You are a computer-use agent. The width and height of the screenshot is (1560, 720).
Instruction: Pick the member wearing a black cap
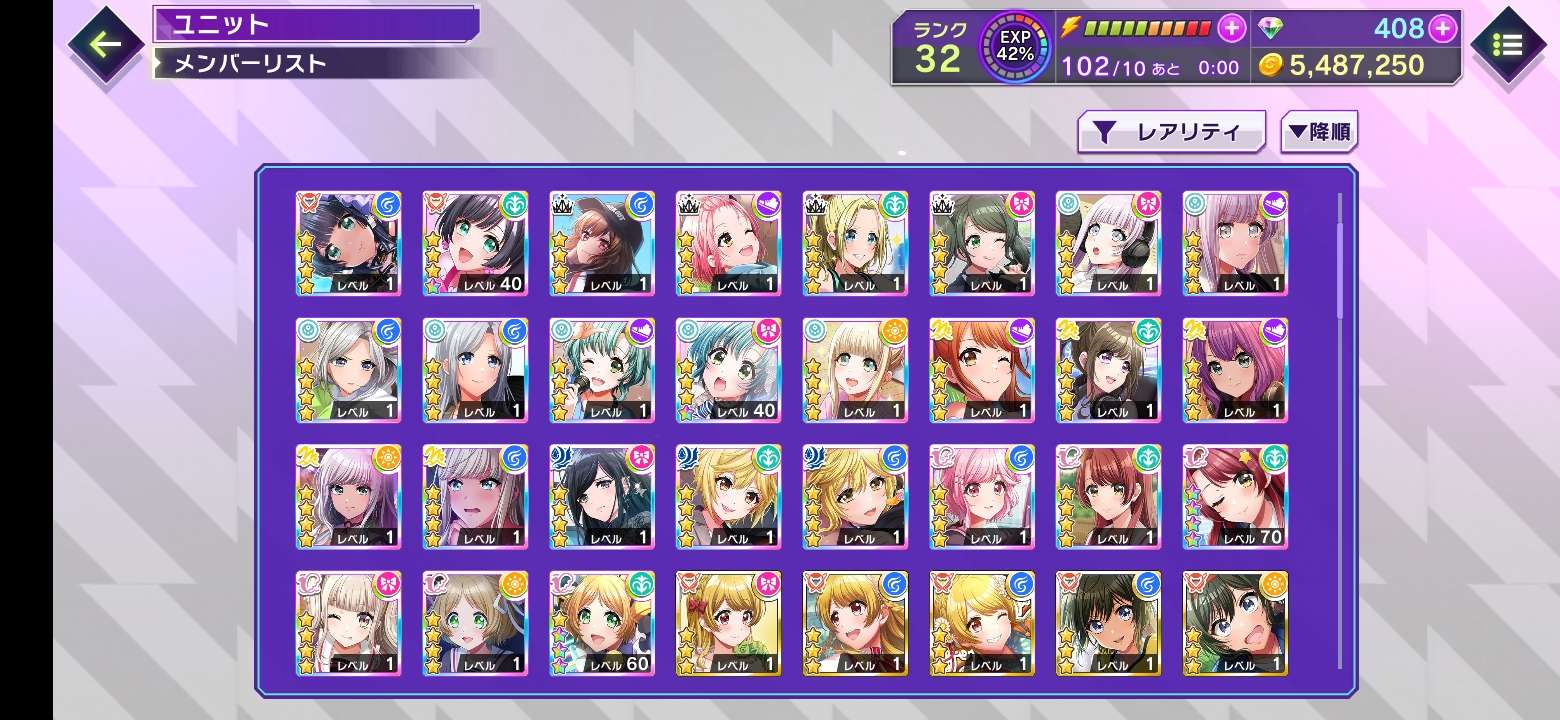point(602,243)
